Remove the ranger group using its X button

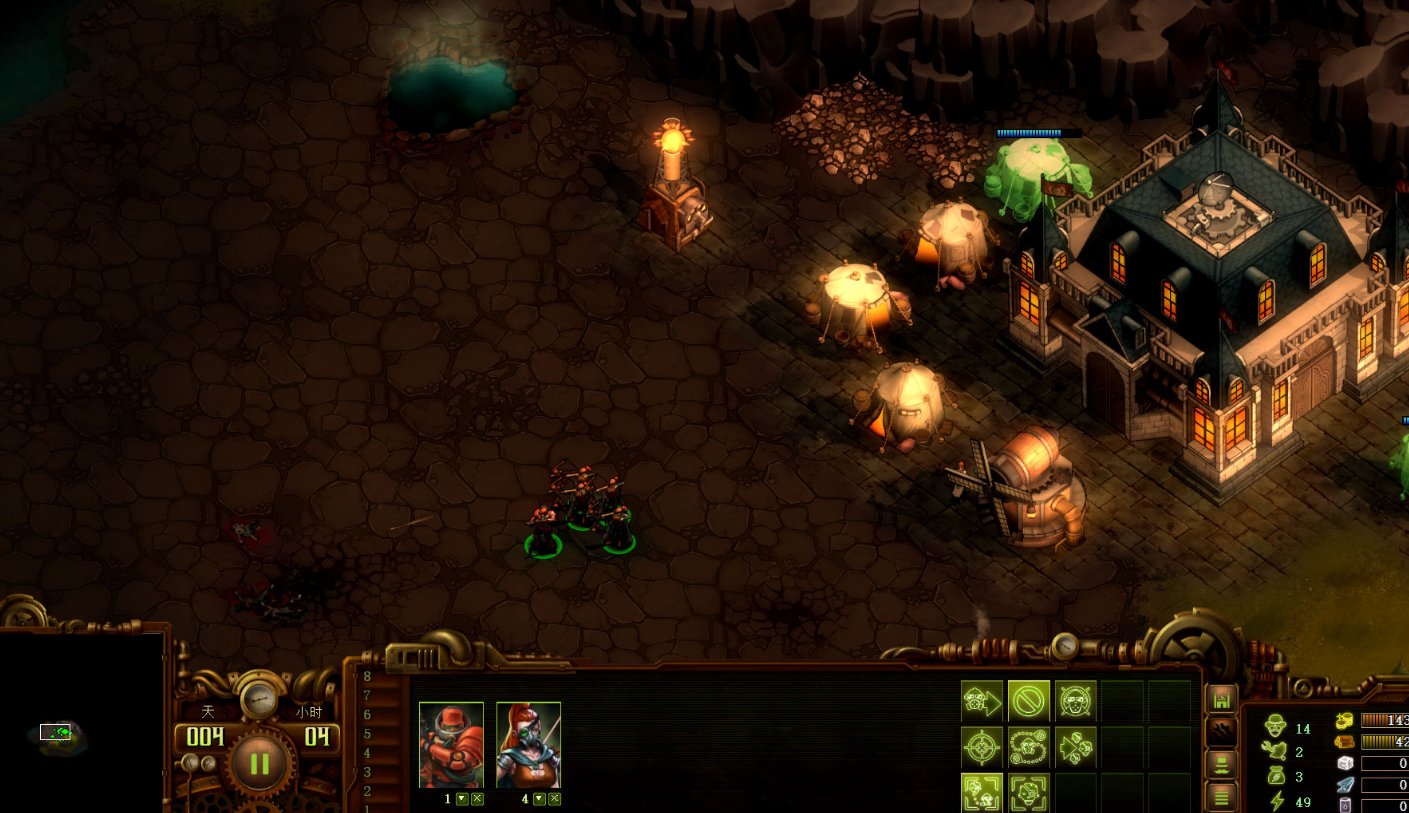point(554,799)
